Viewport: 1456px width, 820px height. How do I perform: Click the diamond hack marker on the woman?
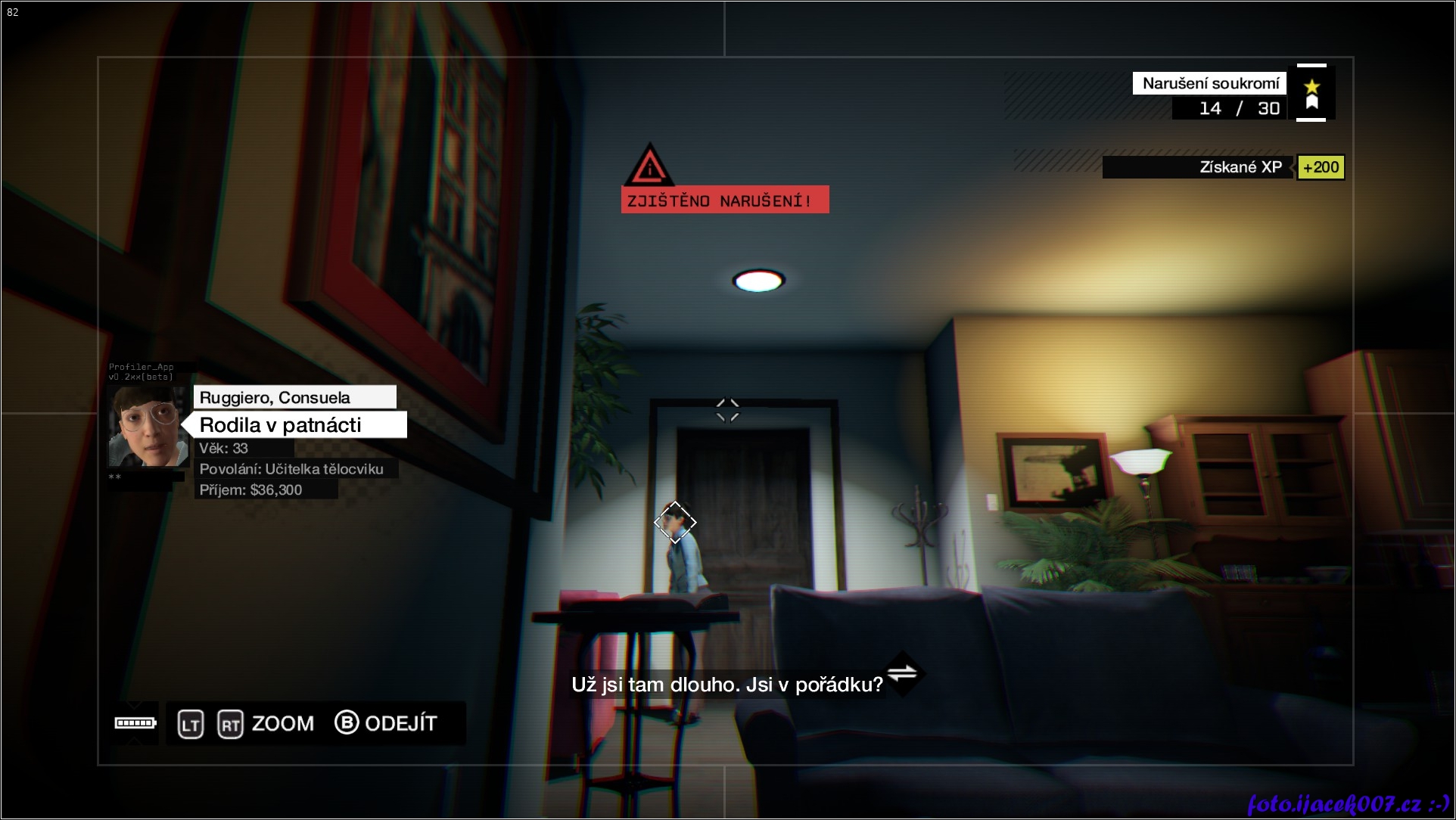tap(675, 522)
